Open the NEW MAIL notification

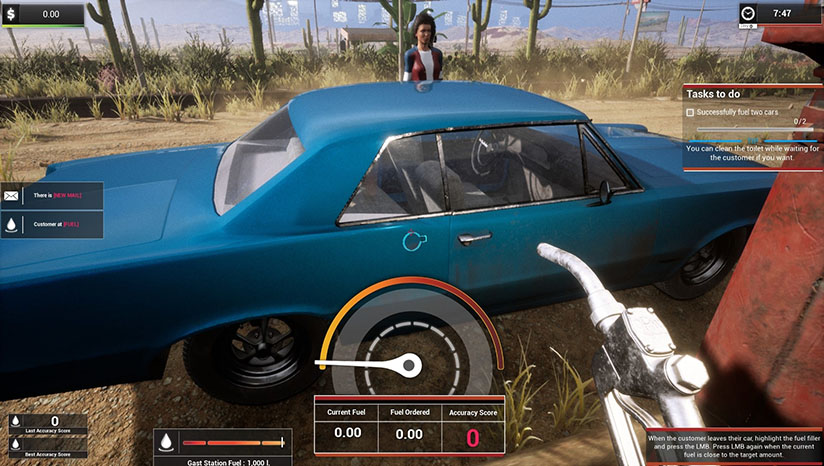point(52,196)
